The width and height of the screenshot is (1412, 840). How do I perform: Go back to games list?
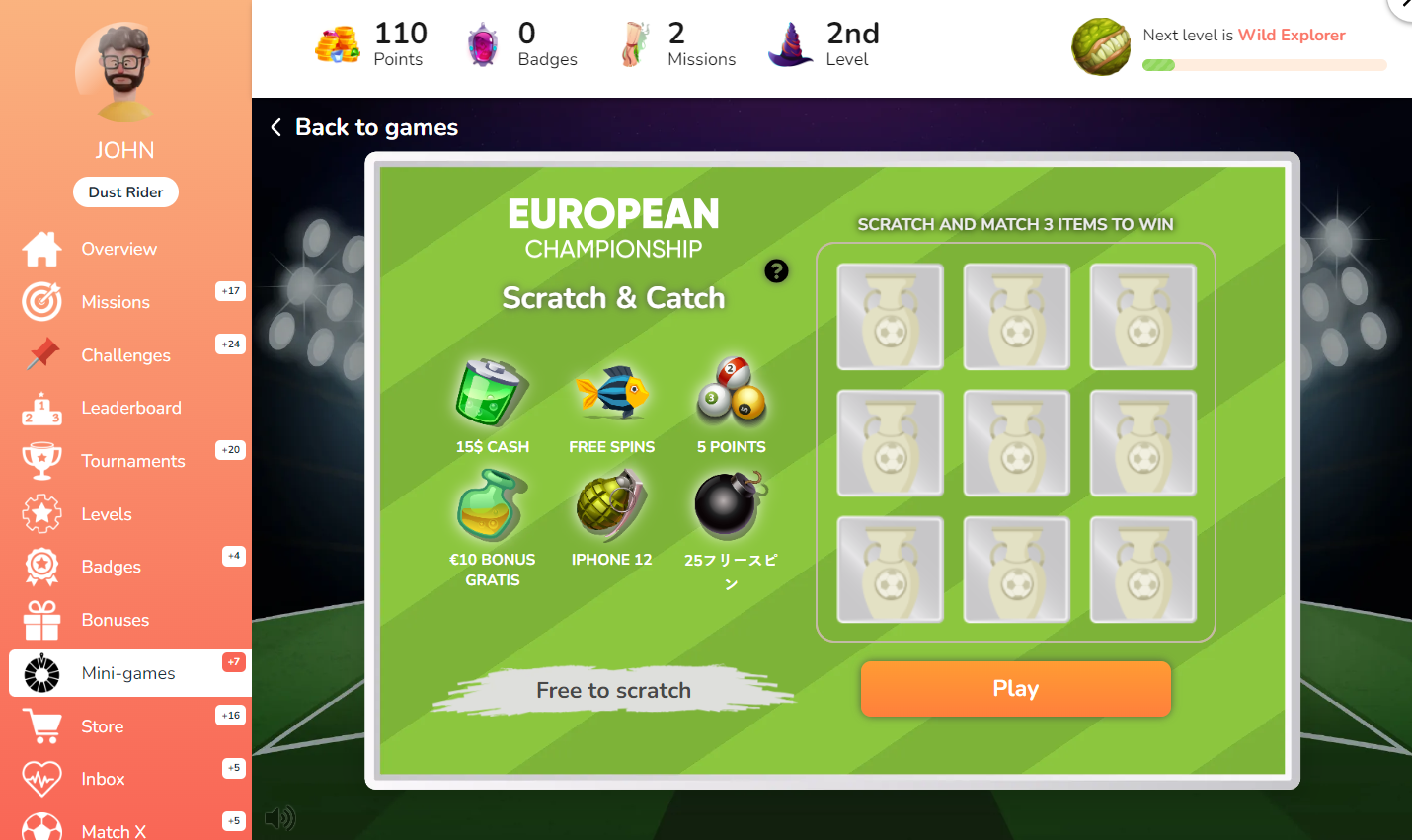pos(364,127)
